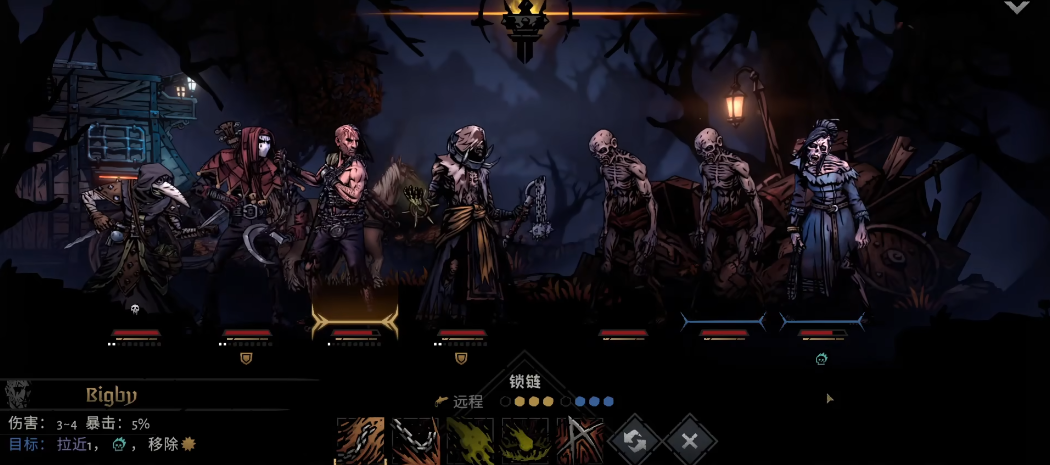The width and height of the screenshot is (1050, 465).
Task: Expand the chevron menu in top-right corner
Action: [1016, 8]
